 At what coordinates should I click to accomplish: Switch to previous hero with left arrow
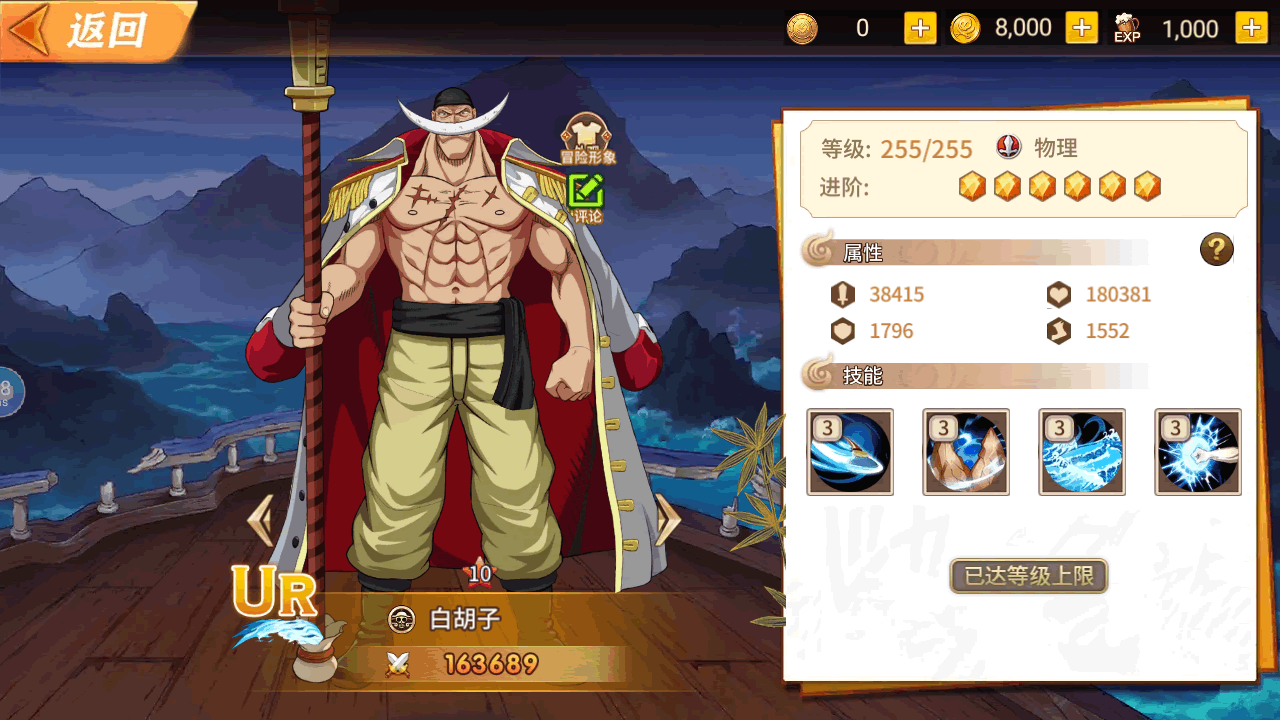coord(260,520)
